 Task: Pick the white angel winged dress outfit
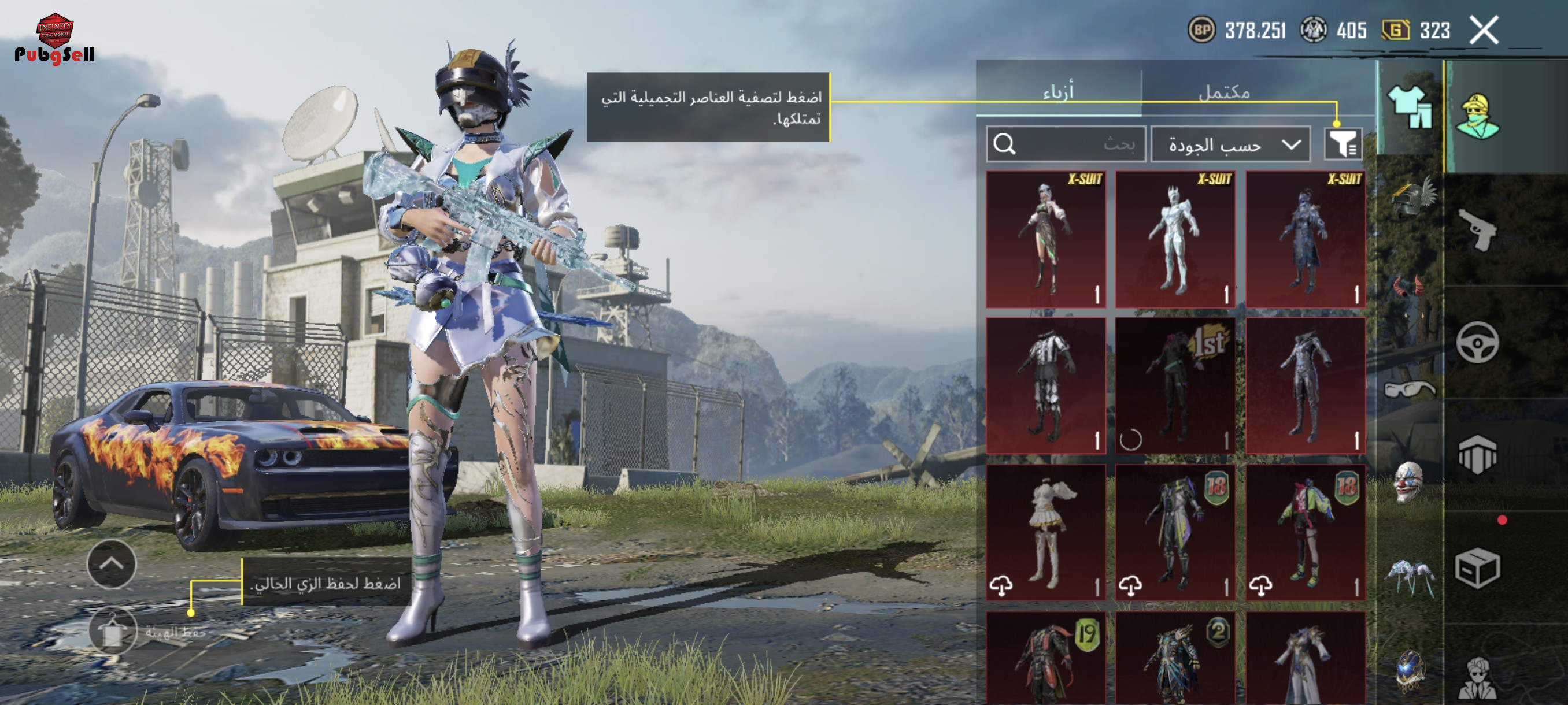[1046, 533]
